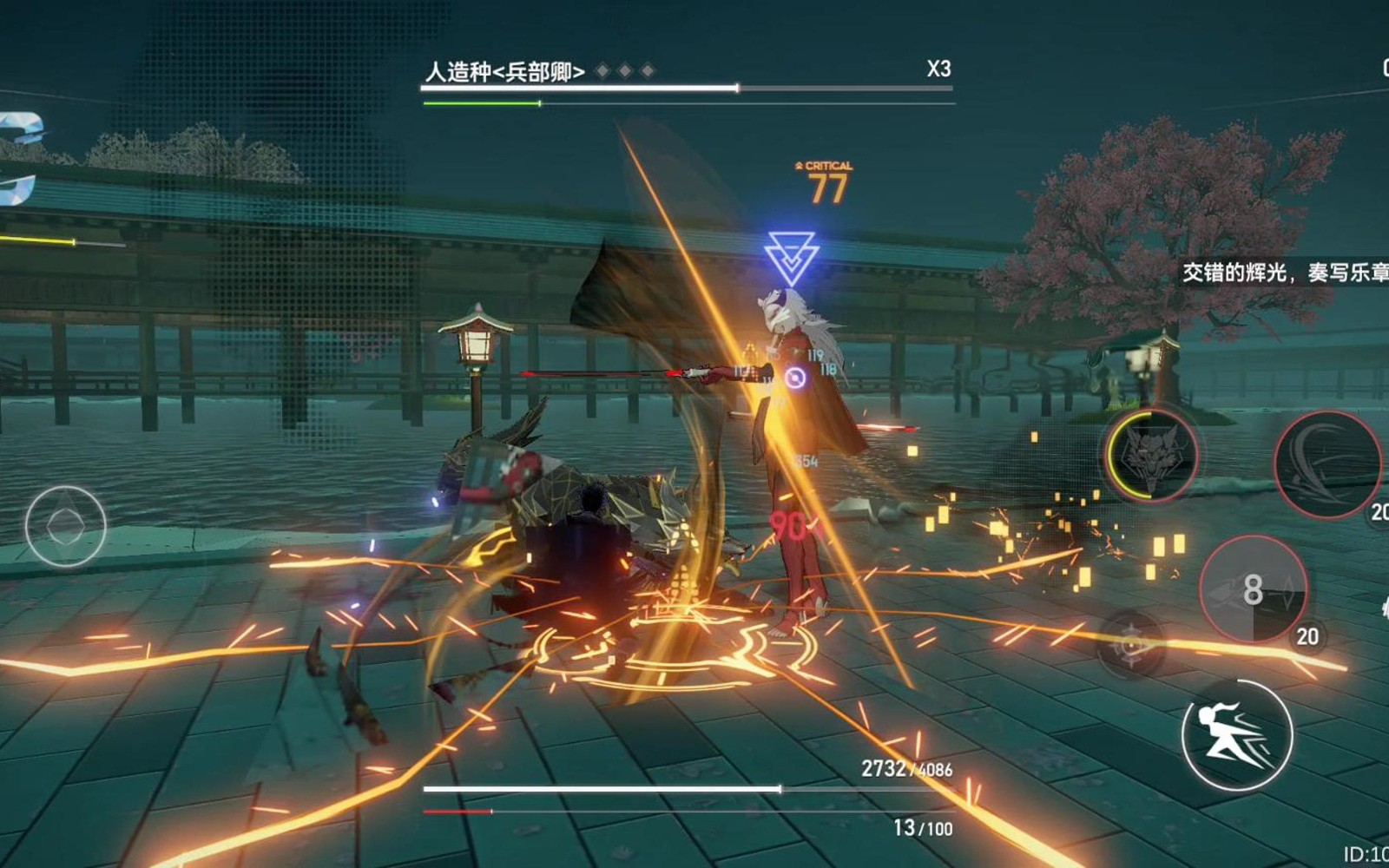Image resolution: width=1389 pixels, height=868 pixels.
Task: Toggle the target lock-on crosshair
Action: (x=1131, y=644)
